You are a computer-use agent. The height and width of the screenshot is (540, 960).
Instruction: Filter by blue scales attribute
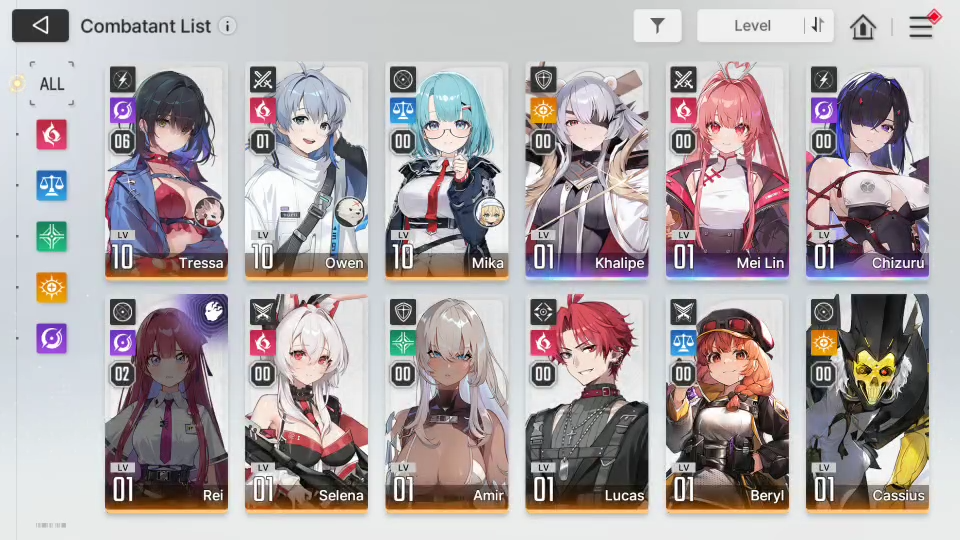point(51,185)
